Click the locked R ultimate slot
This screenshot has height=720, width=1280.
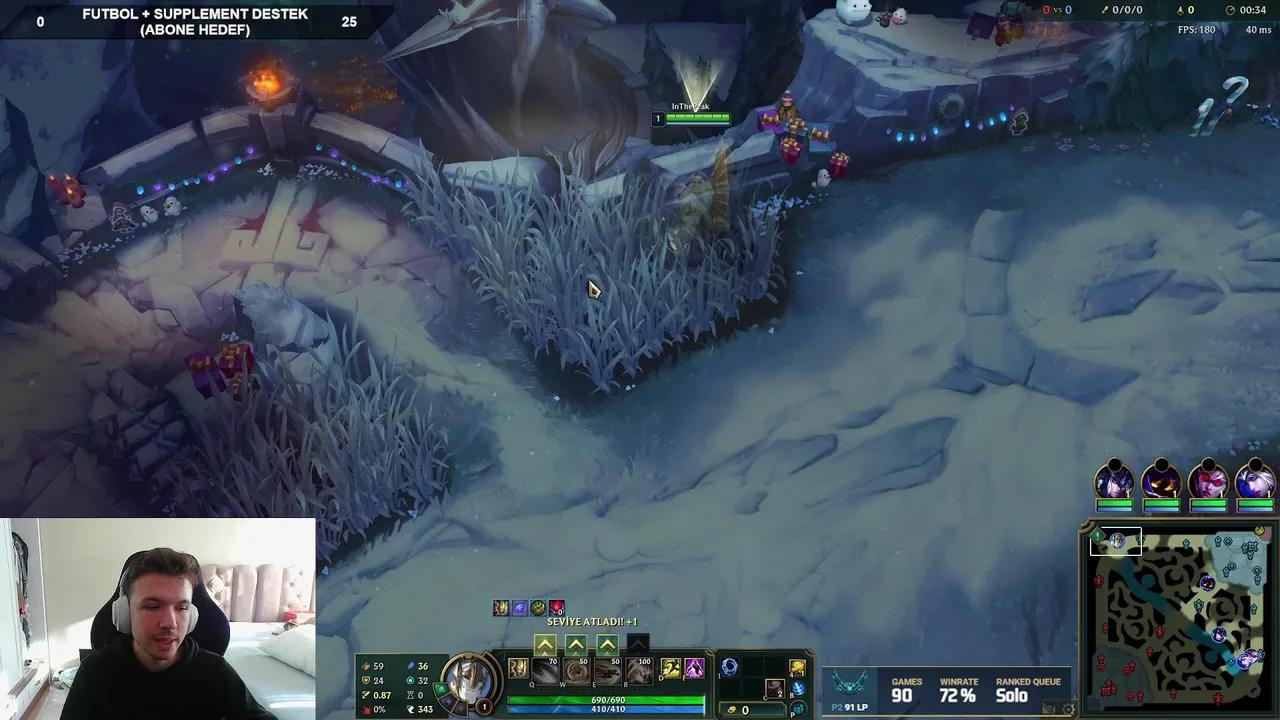click(640, 671)
